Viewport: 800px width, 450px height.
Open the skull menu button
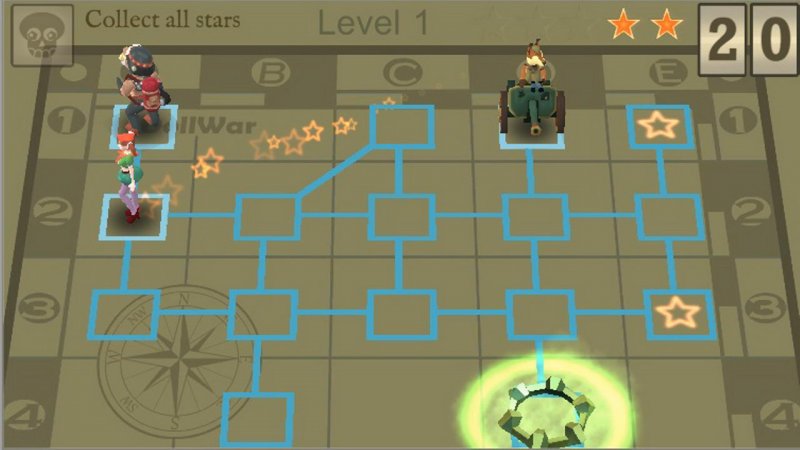coord(41,33)
